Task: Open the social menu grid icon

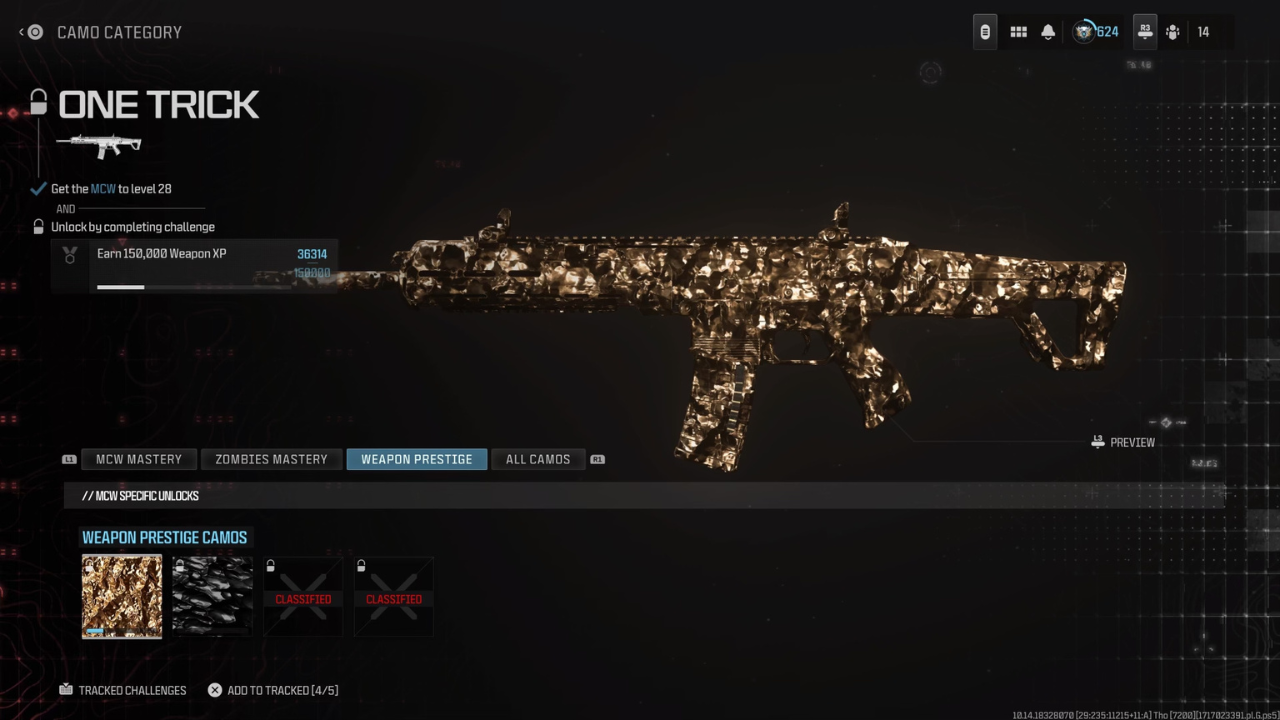Action: pos(1018,31)
